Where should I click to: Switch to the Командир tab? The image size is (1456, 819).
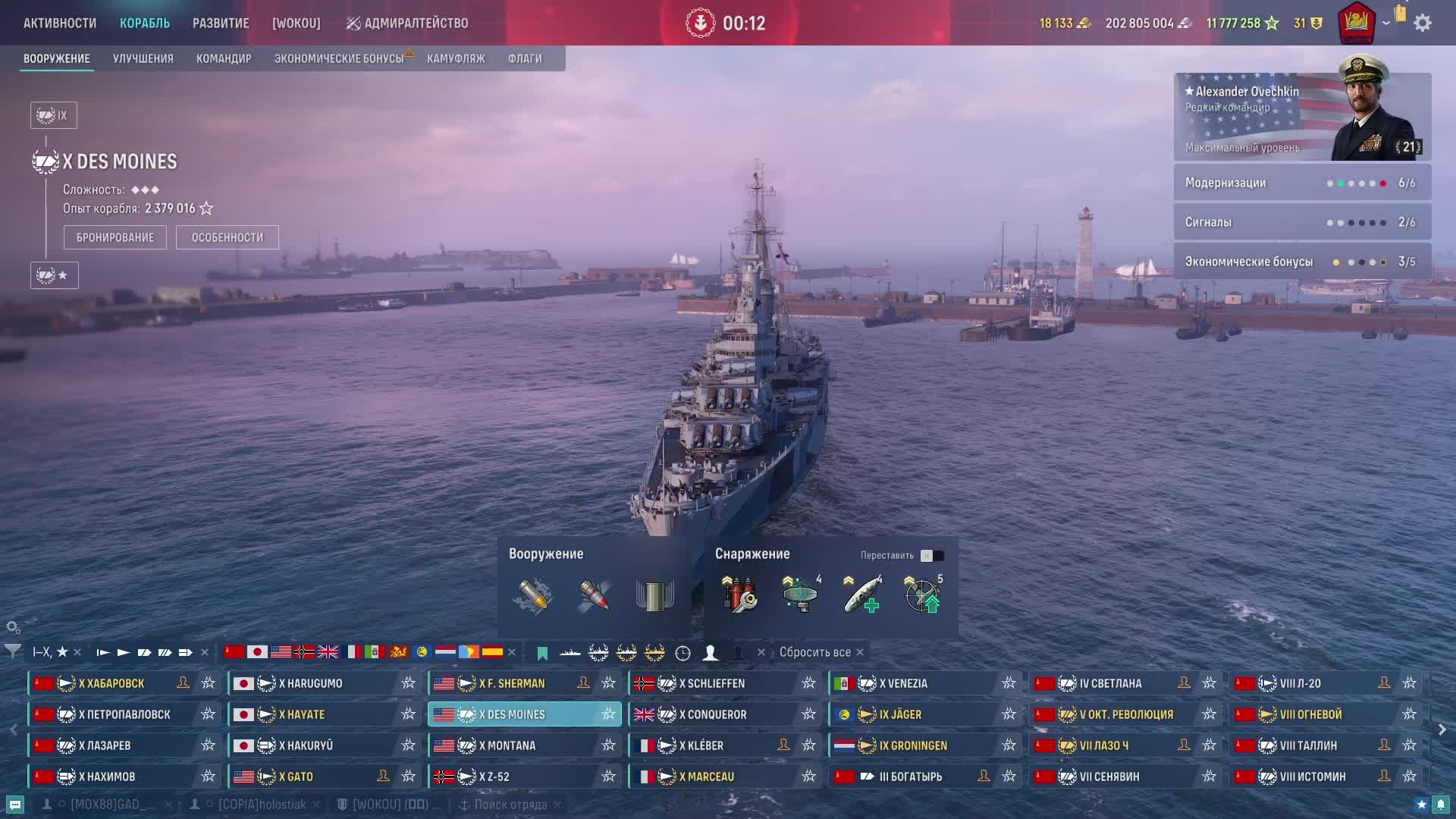tap(224, 58)
